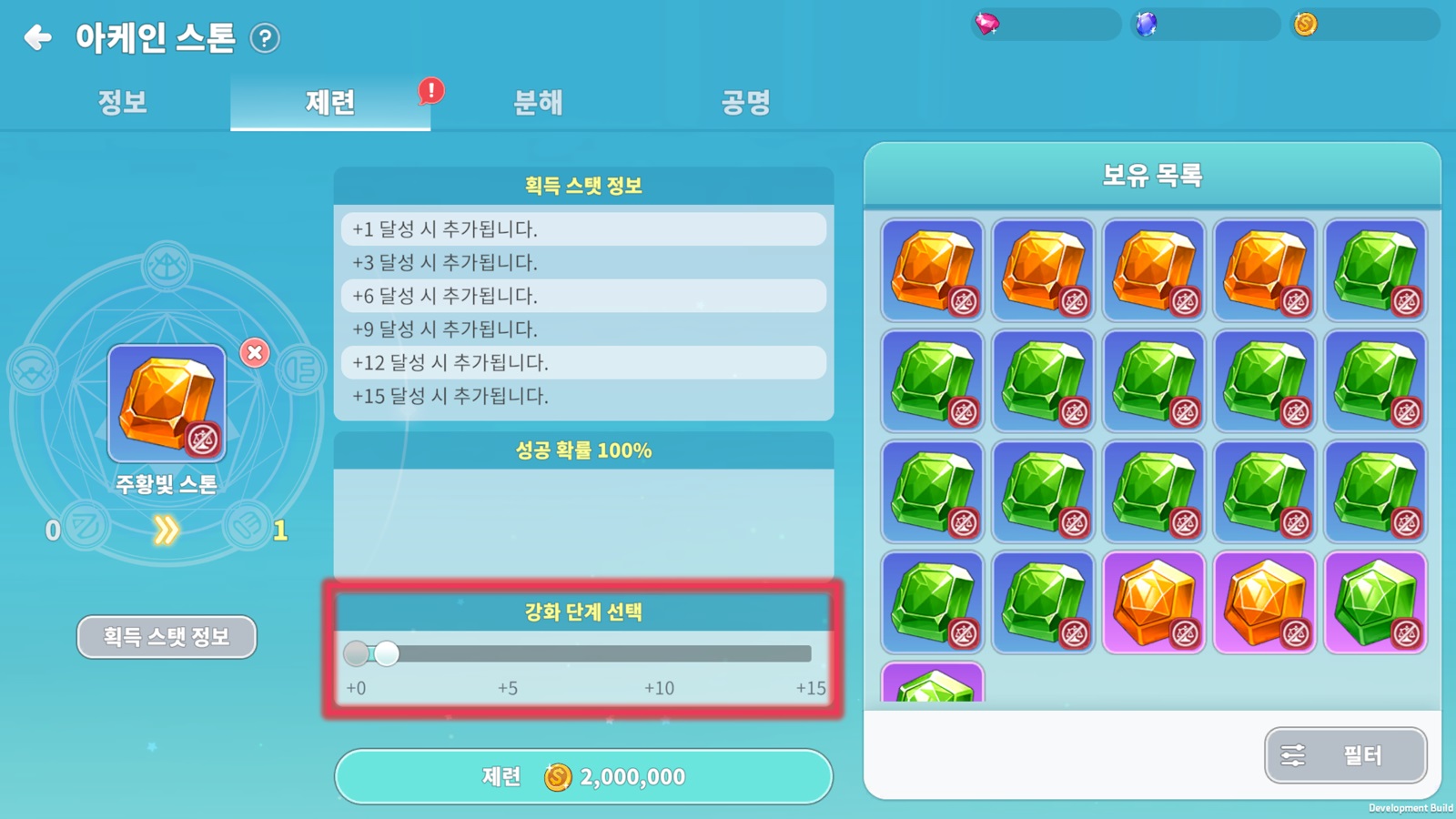Image resolution: width=1456 pixels, height=819 pixels.
Task: Switch to the 정보 tab
Action: tap(123, 102)
